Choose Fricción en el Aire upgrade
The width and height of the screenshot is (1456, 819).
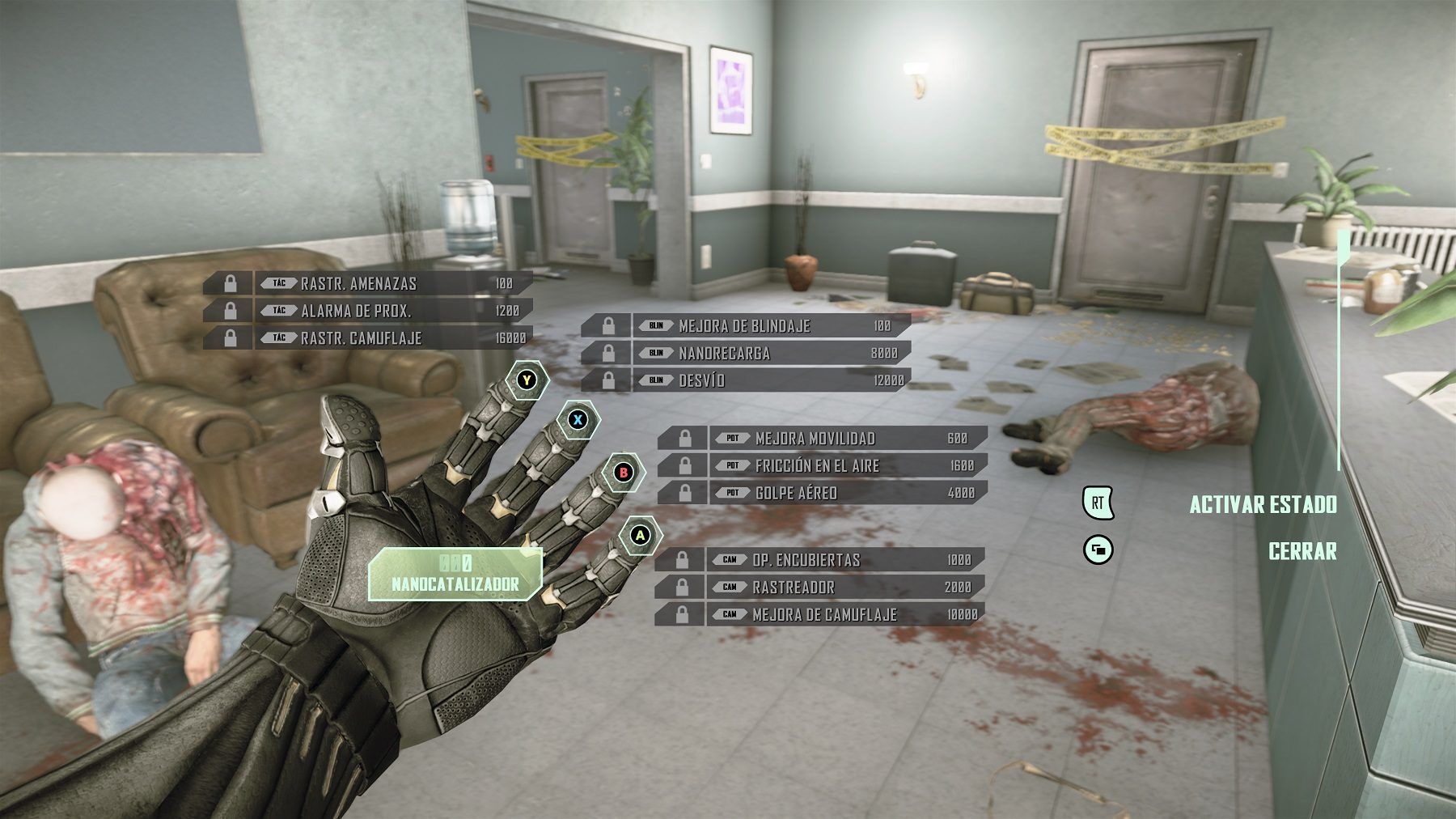[x=822, y=465]
